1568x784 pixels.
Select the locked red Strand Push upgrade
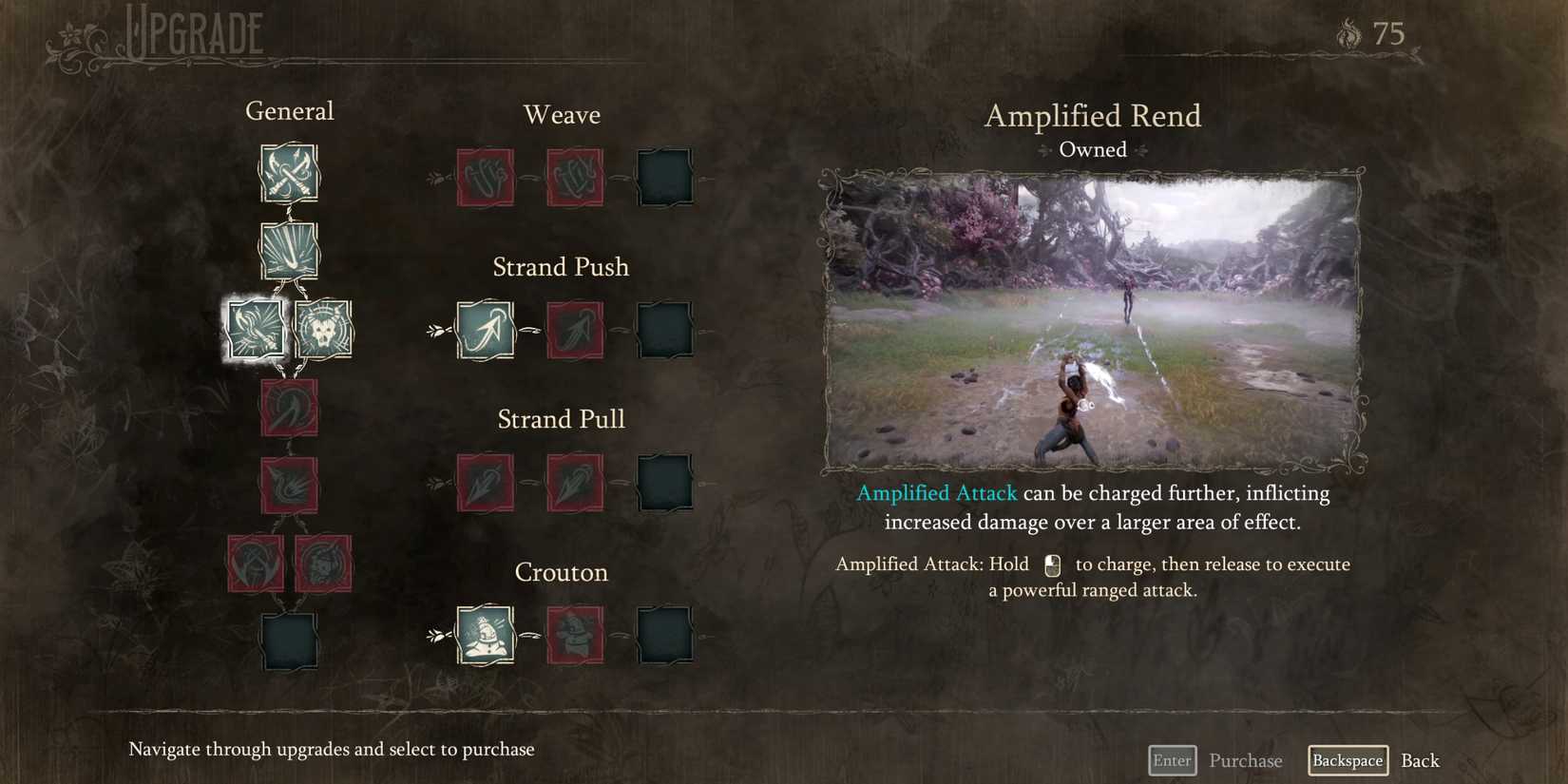pyautogui.click(x=574, y=330)
